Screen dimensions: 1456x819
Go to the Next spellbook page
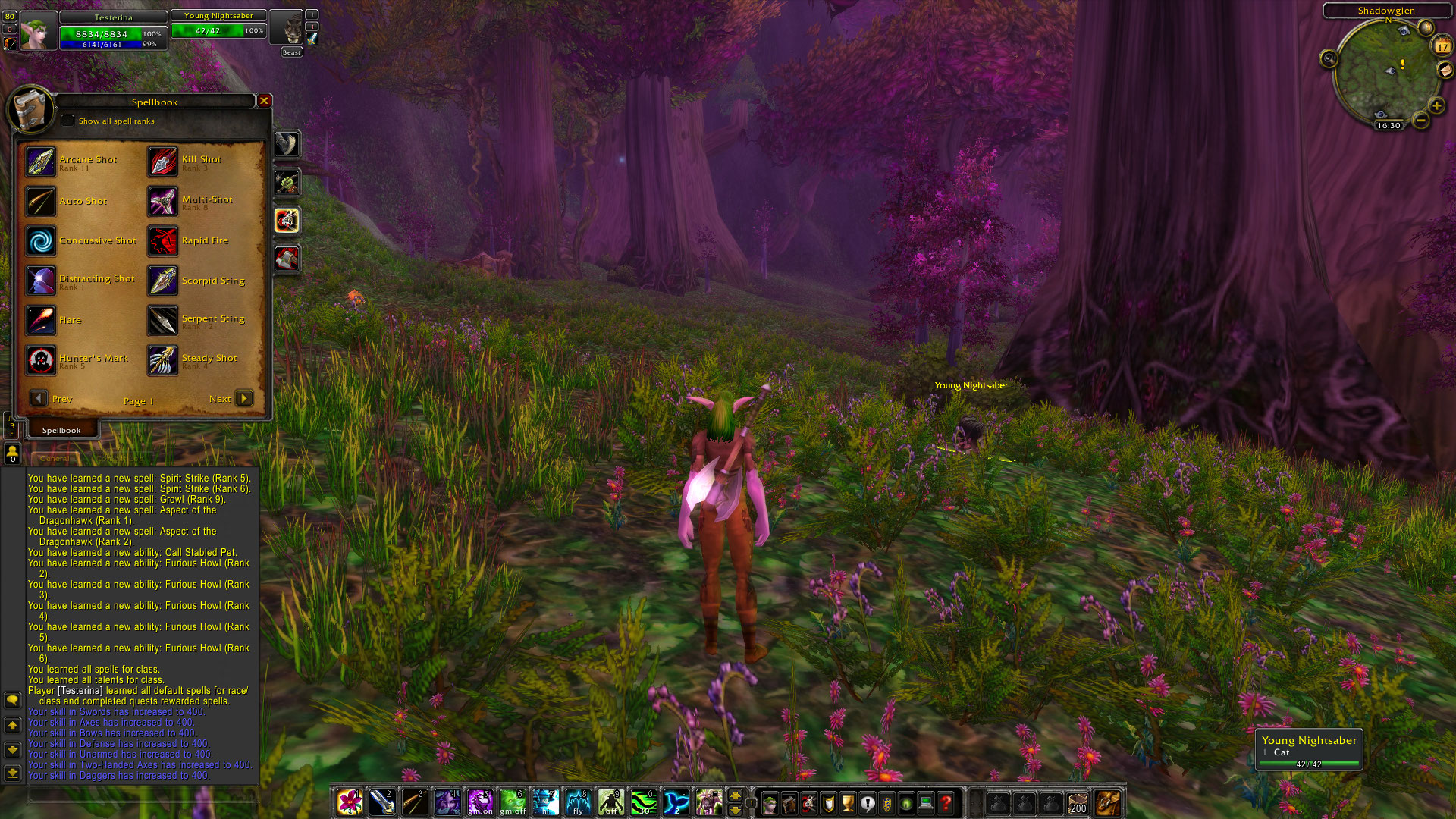(244, 398)
